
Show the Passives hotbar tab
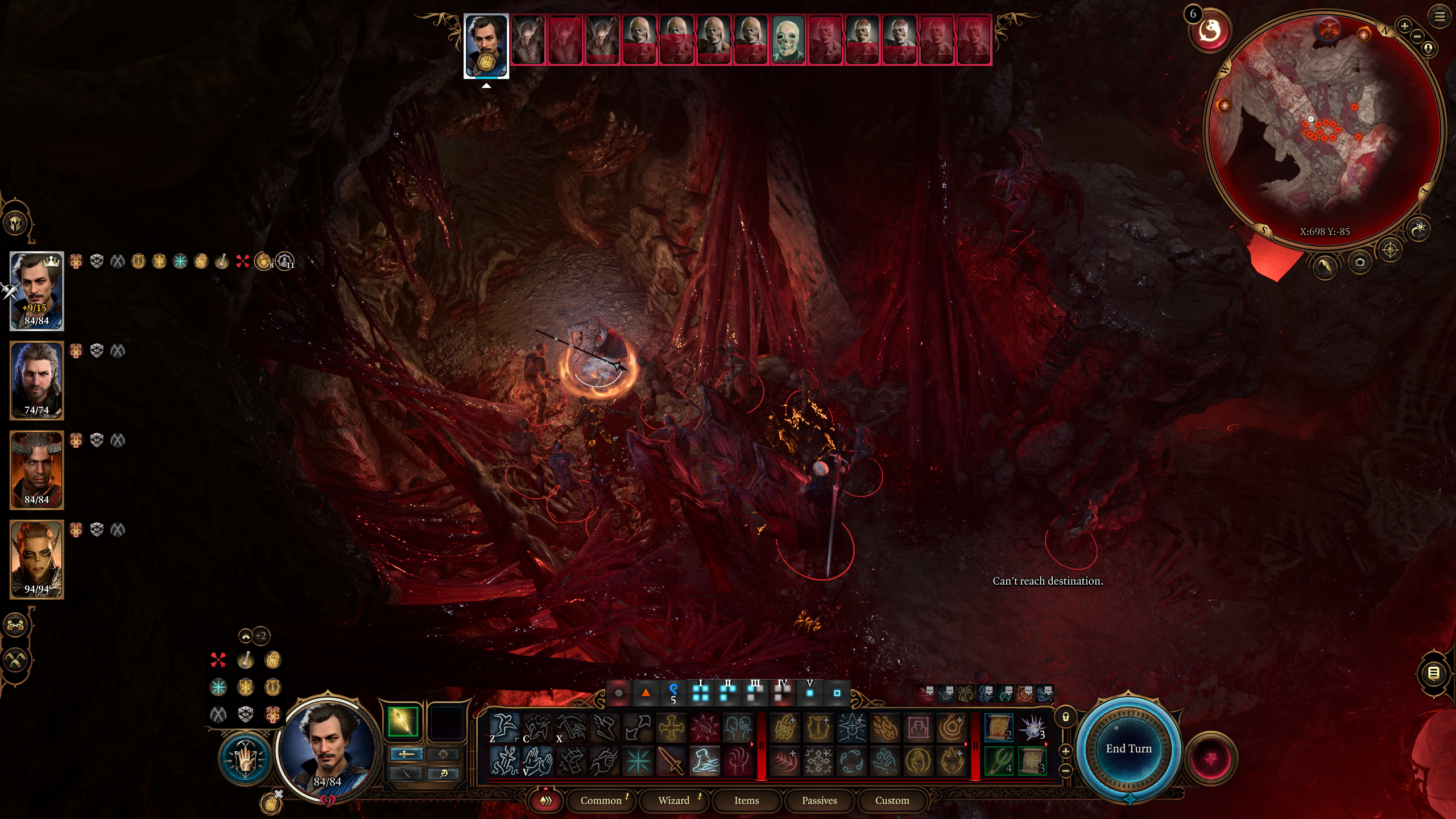pyautogui.click(x=819, y=800)
